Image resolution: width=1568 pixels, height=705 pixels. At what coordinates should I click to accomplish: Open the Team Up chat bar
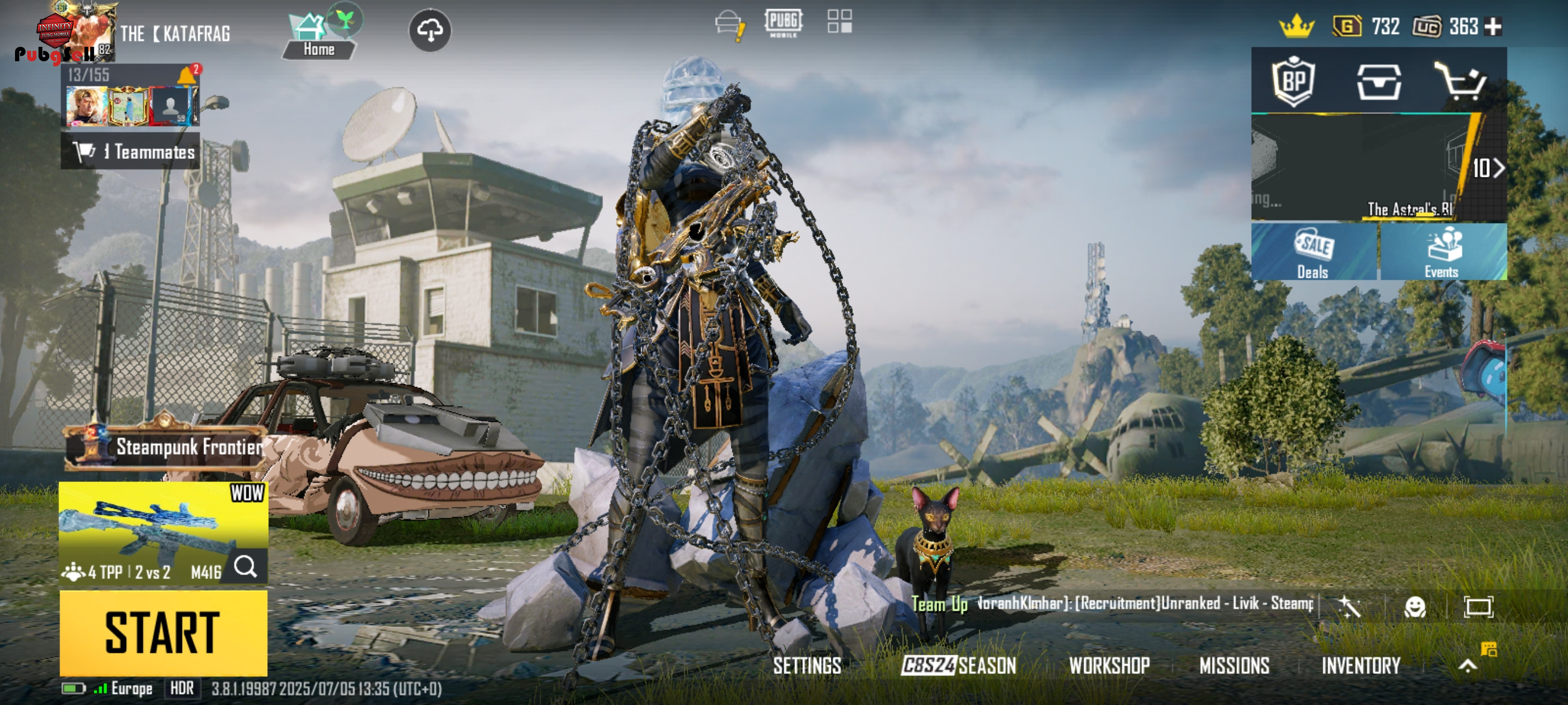pos(1114,604)
